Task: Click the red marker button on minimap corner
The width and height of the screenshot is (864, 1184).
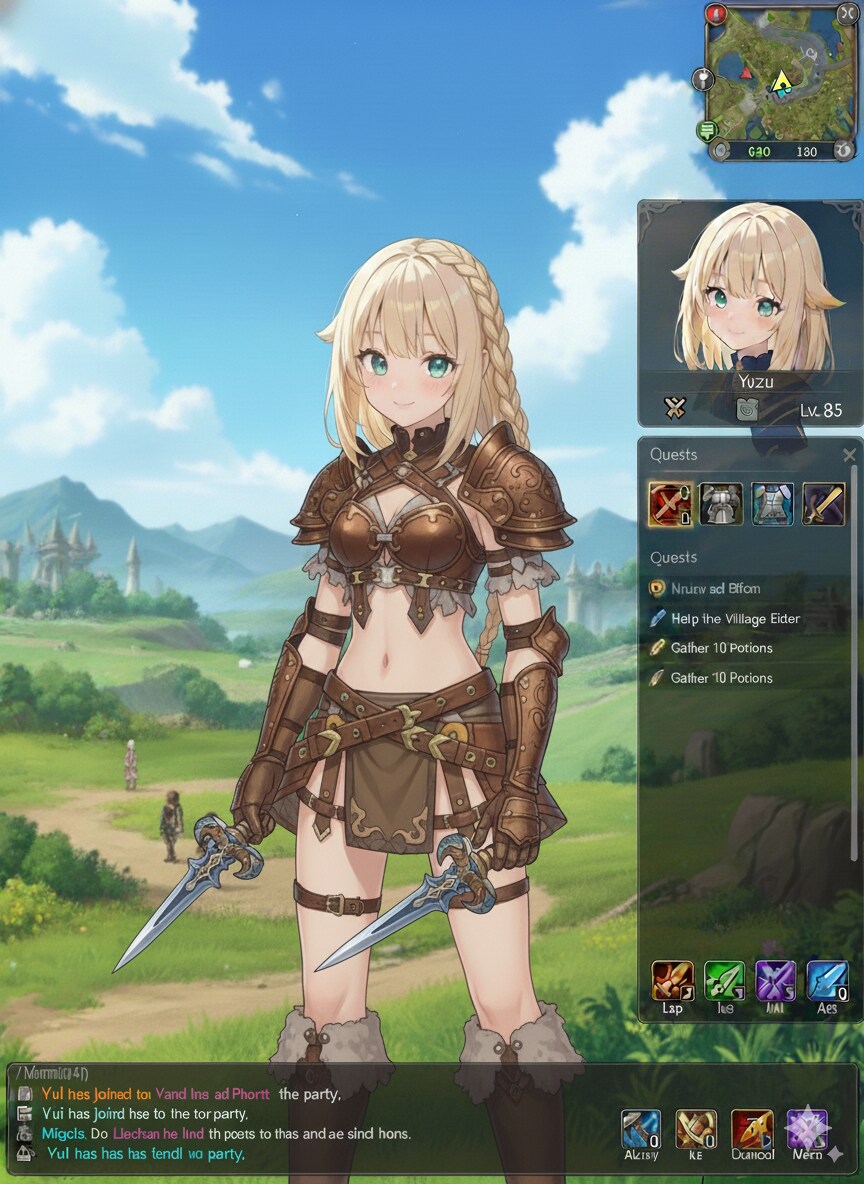Action: [x=716, y=14]
